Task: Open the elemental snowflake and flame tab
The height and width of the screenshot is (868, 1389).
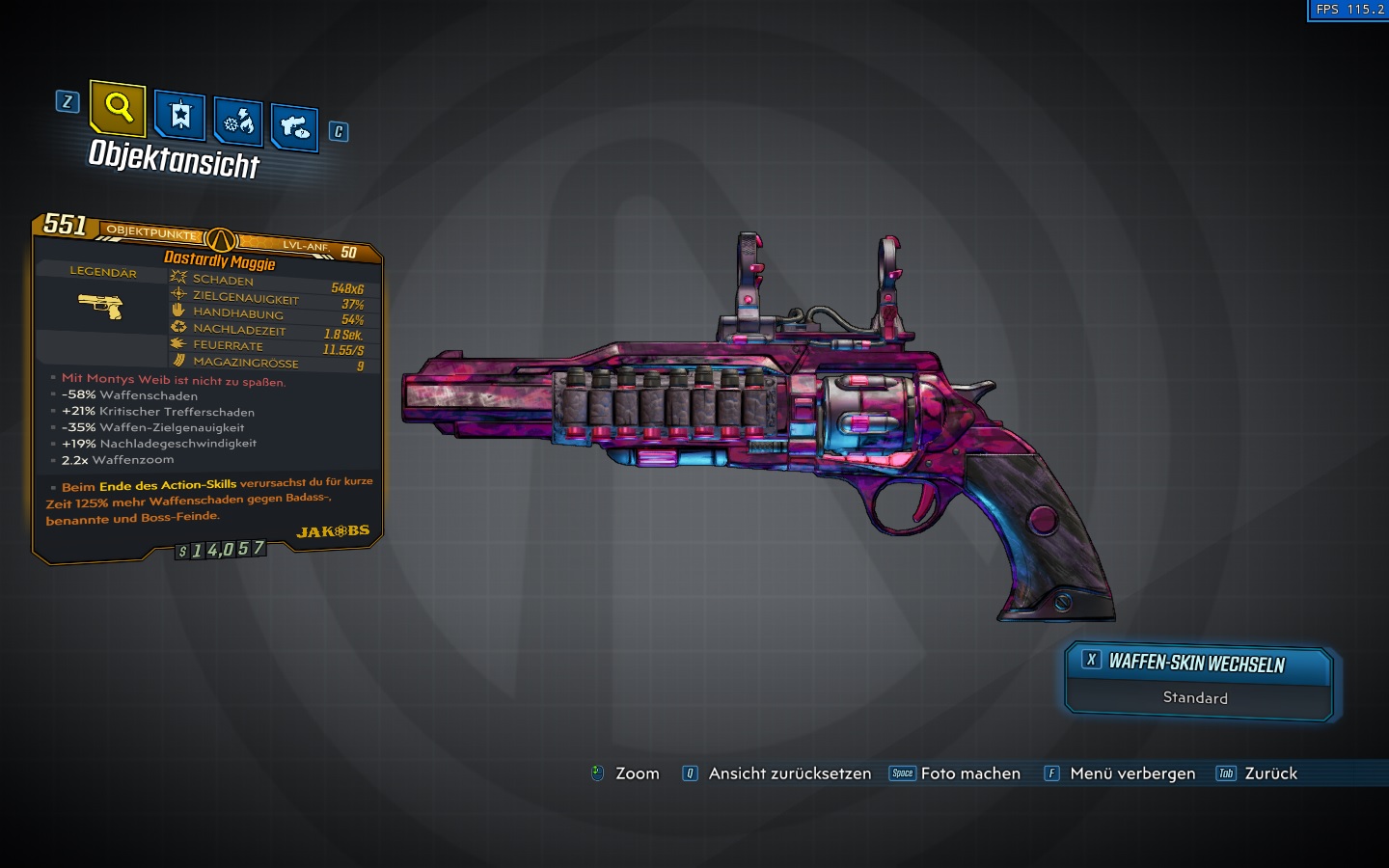Action: pos(238,122)
